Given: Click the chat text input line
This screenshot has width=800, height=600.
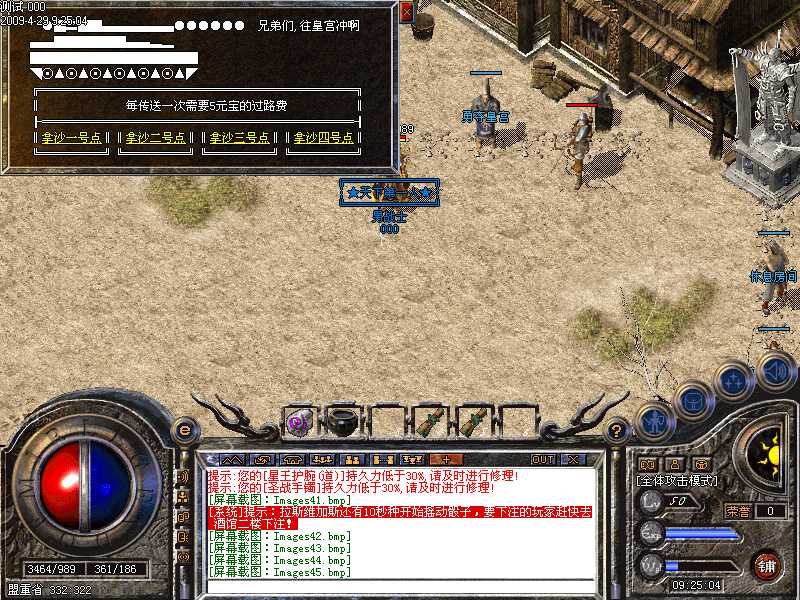Looking at the screenshot, I should (400, 585).
